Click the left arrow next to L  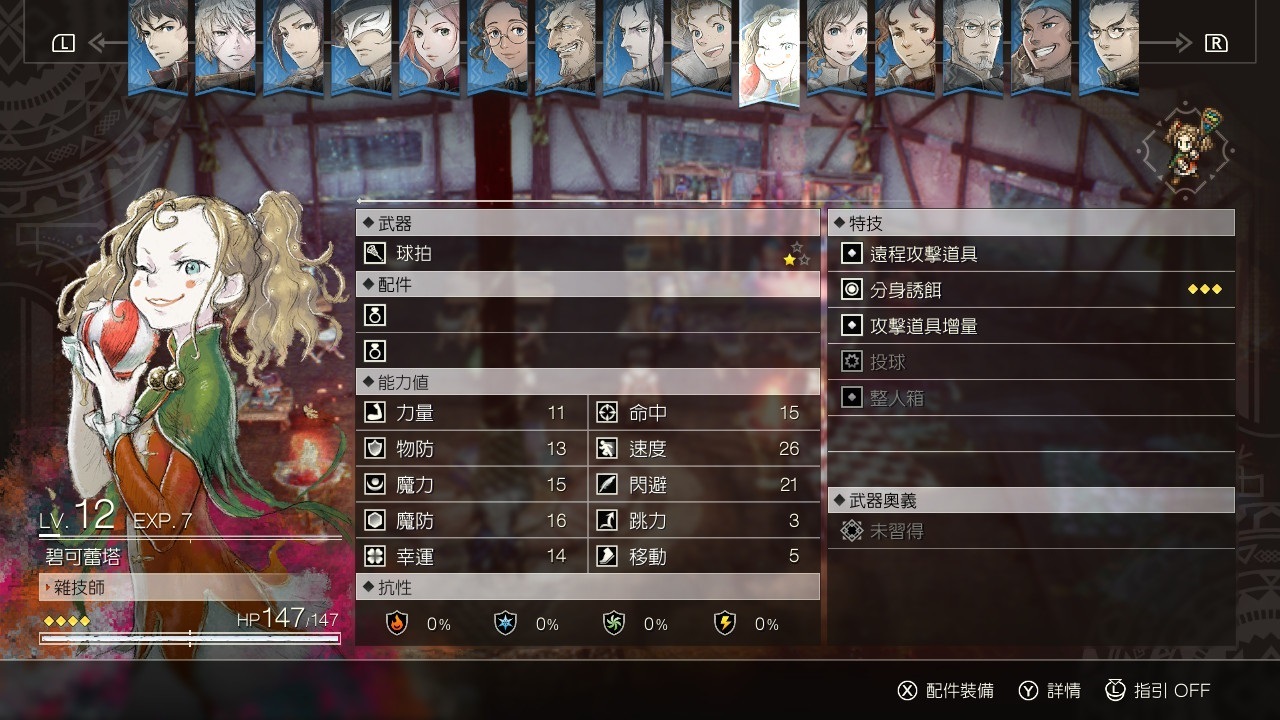[x=104, y=42]
